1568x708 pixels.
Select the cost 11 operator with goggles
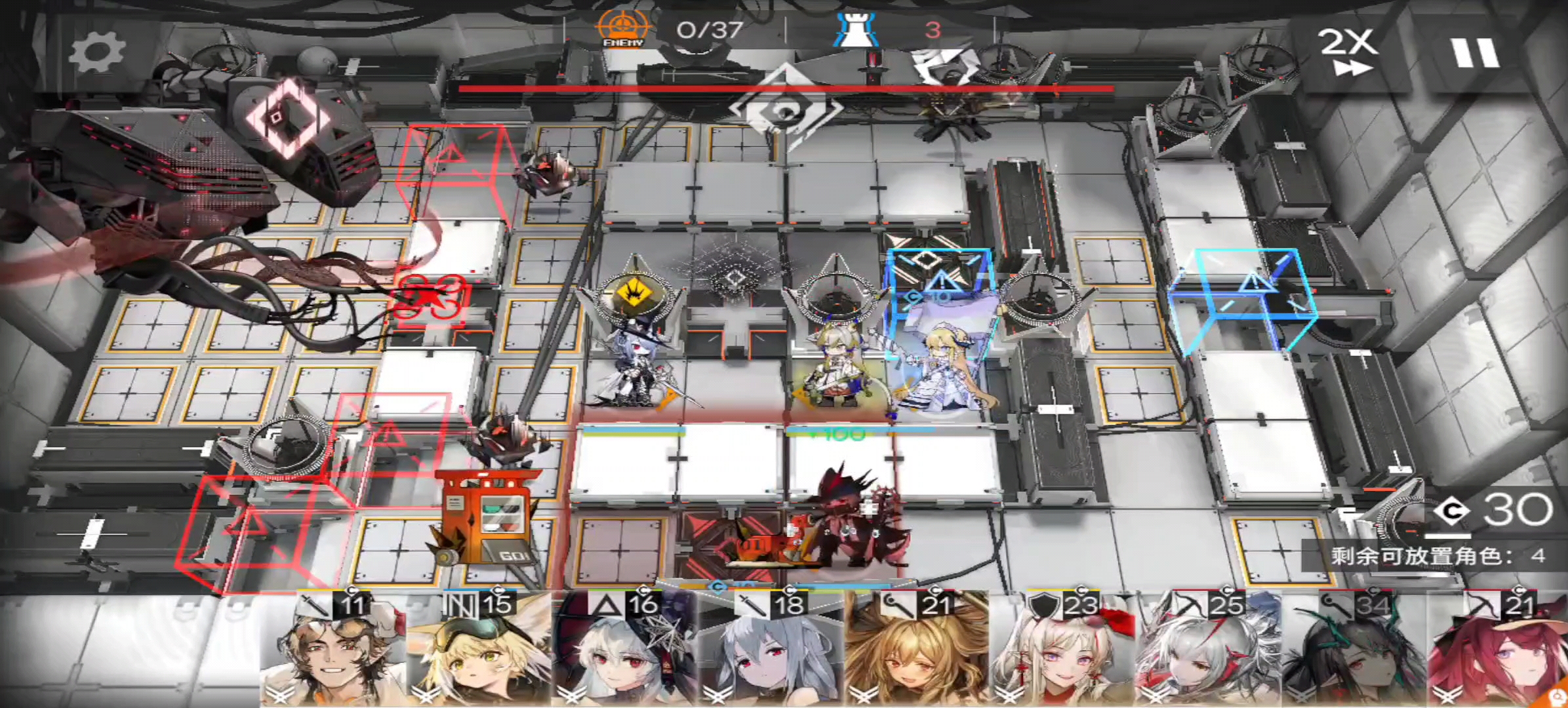(332, 649)
